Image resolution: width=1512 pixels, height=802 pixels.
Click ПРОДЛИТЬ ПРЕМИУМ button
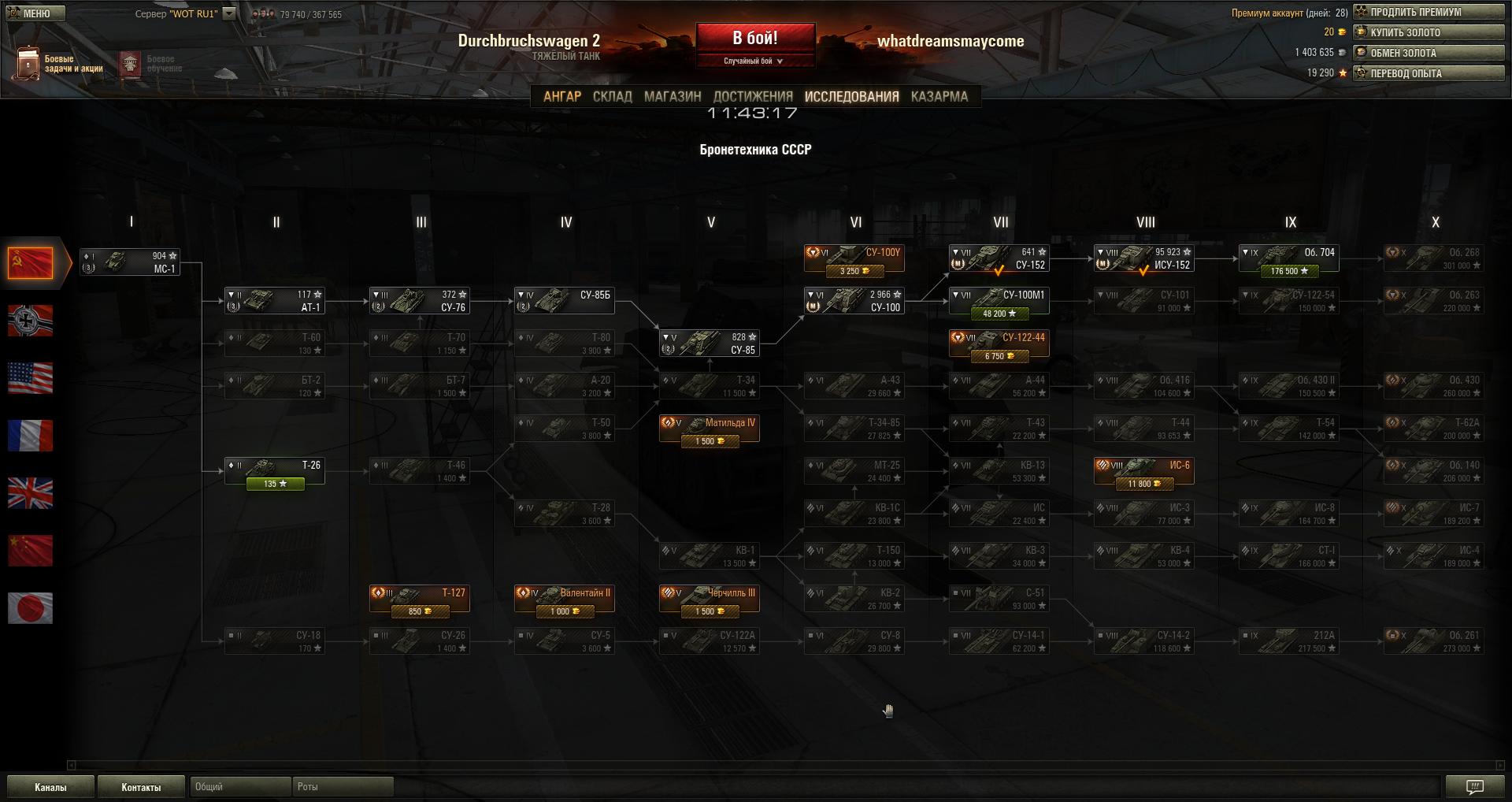pyautogui.click(x=1428, y=12)
